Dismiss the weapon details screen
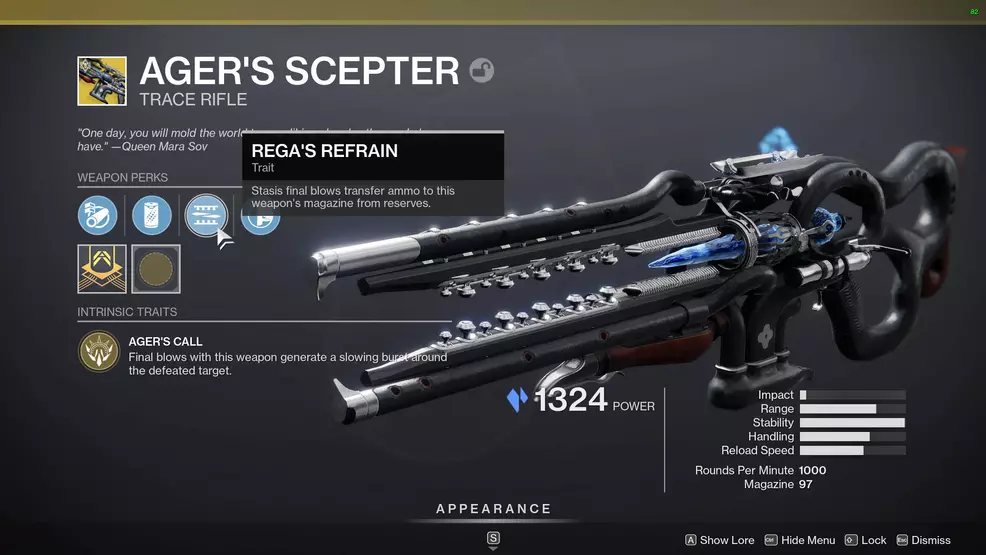This screenshot has height=555, width=986. point(923,540)
